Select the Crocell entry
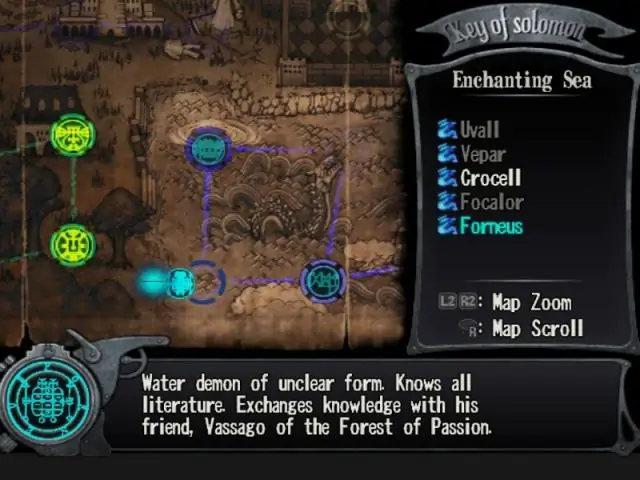The height and width of the screenshot is (480, 640). pos(490,178)
